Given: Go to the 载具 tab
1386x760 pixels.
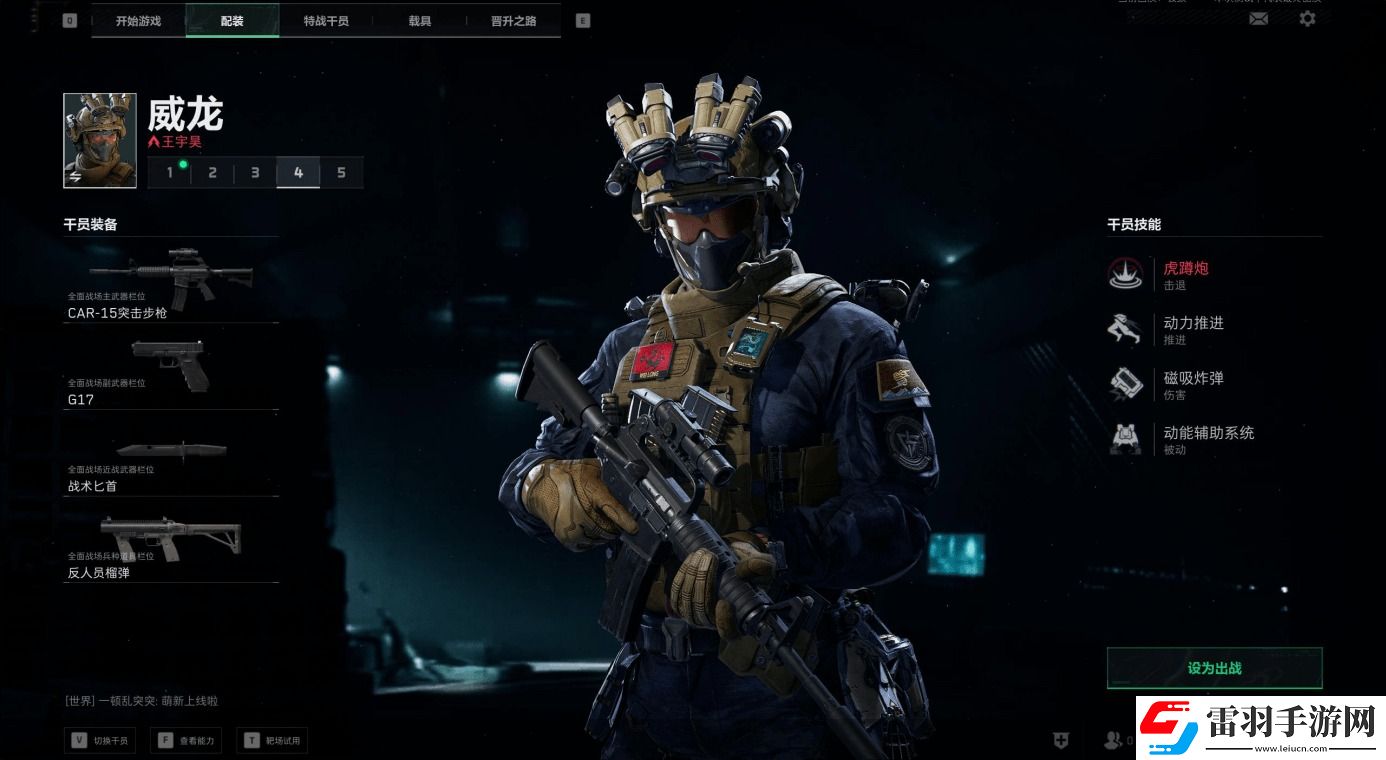Looking at the screenshot, I should tap(420, 20).
